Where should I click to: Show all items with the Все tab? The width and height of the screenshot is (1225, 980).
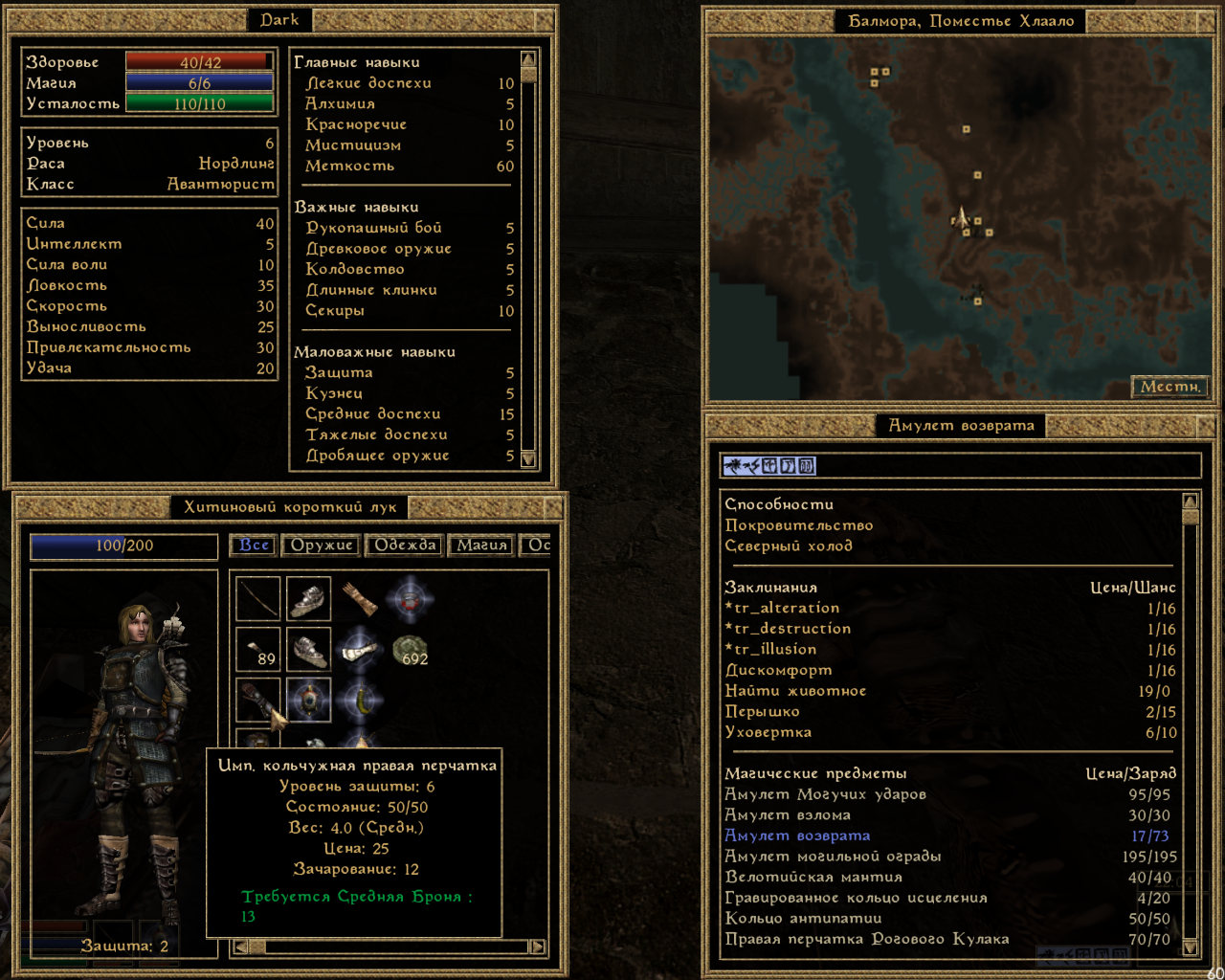tap(254, 546)
